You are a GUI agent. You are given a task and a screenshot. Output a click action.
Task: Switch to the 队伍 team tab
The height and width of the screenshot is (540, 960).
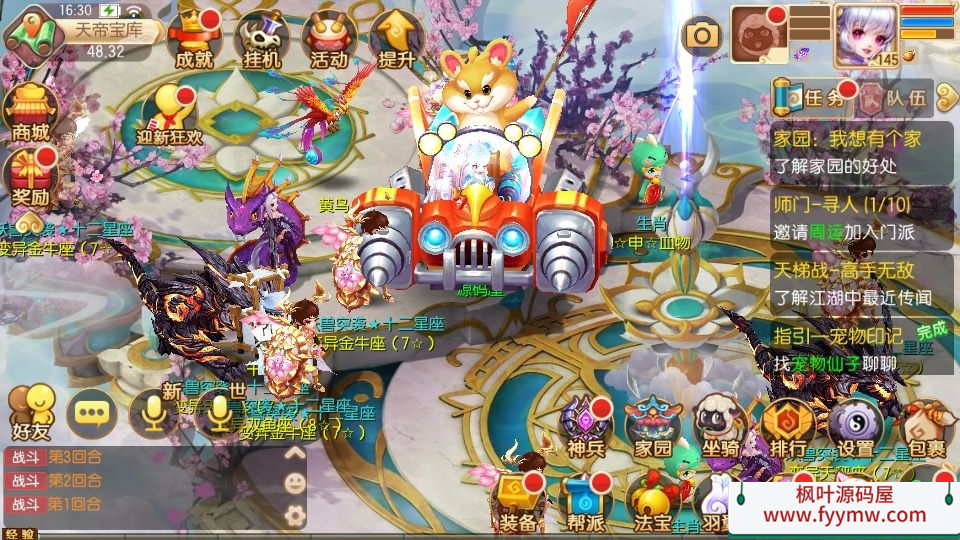(895, 98)
